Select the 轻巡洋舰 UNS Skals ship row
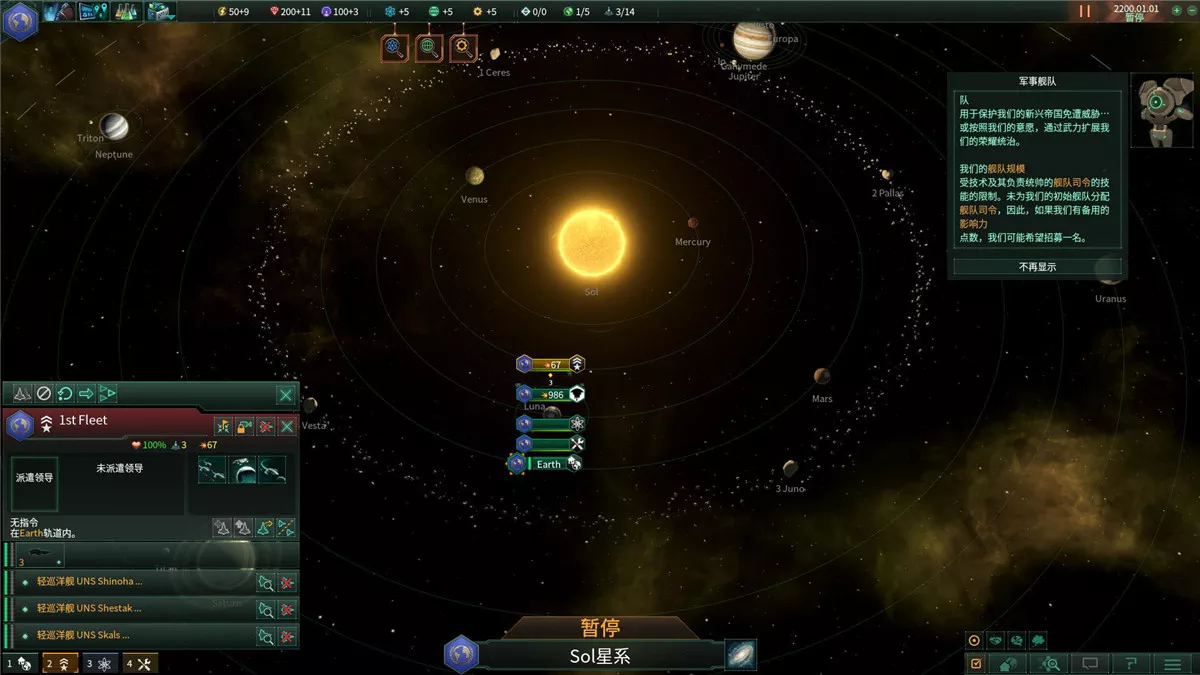The image size is (1200, 675). pyautogui.click(x=130, y=635)
